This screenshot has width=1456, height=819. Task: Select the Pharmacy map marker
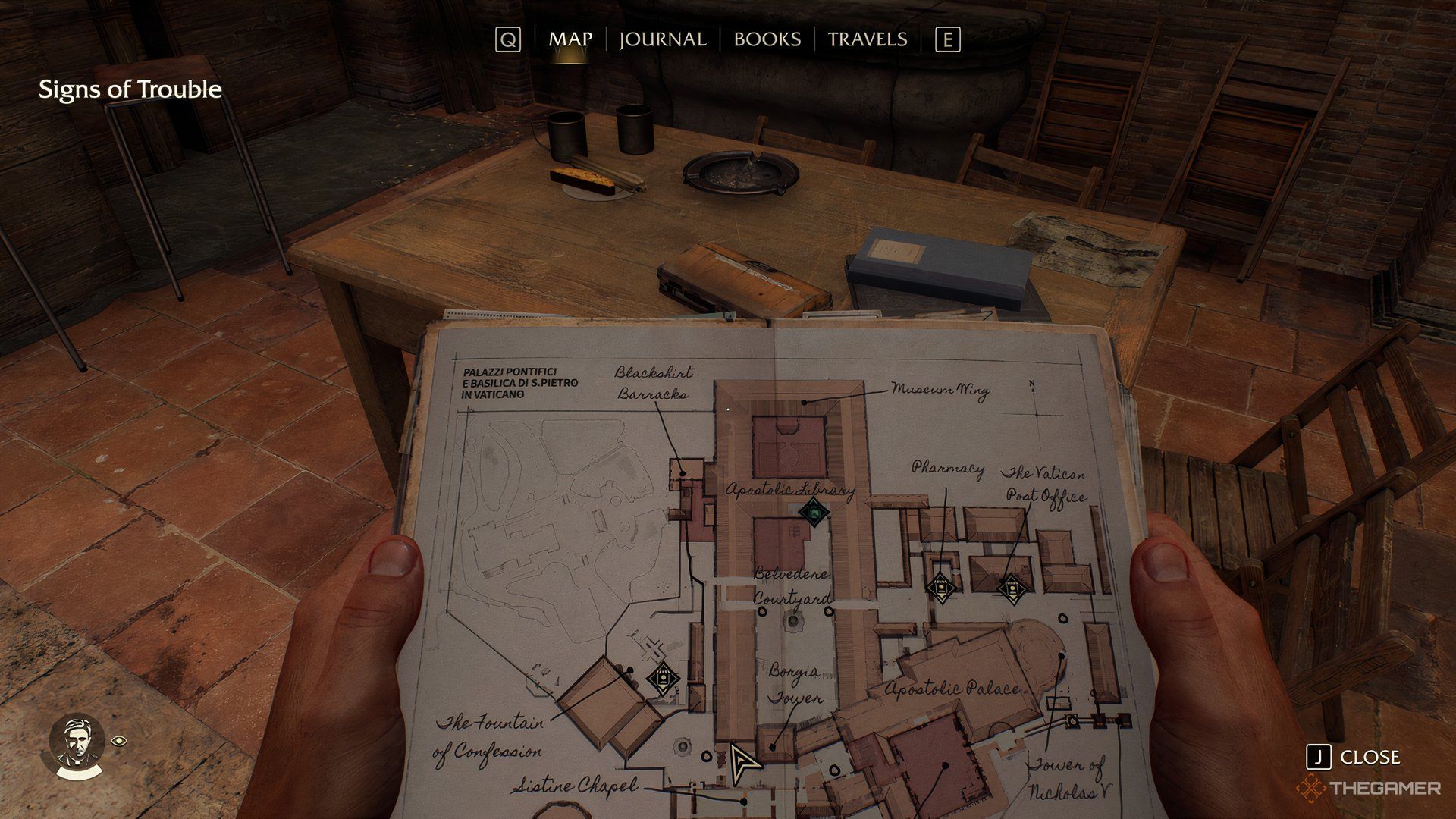[940, 587]
